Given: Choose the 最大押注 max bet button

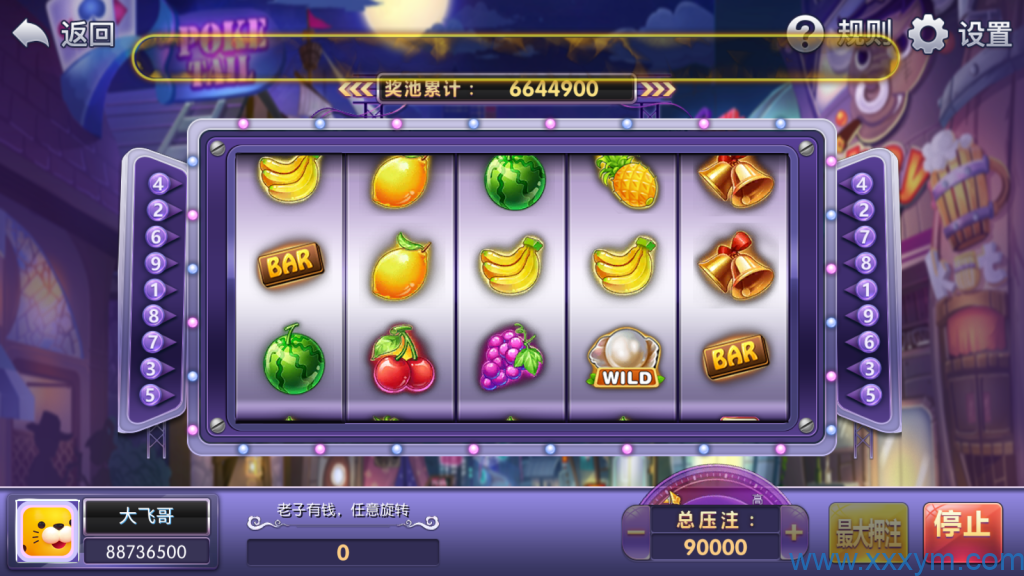Looking at the screenshot, I should tap(868, 530).
